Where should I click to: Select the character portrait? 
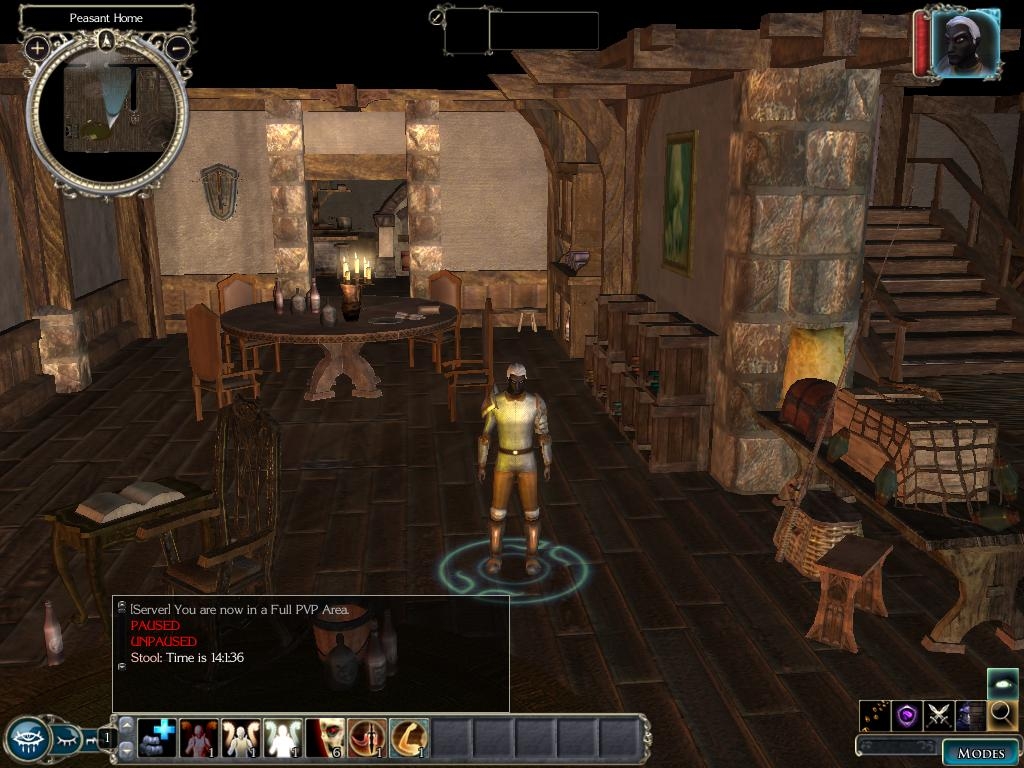(965, 45)
